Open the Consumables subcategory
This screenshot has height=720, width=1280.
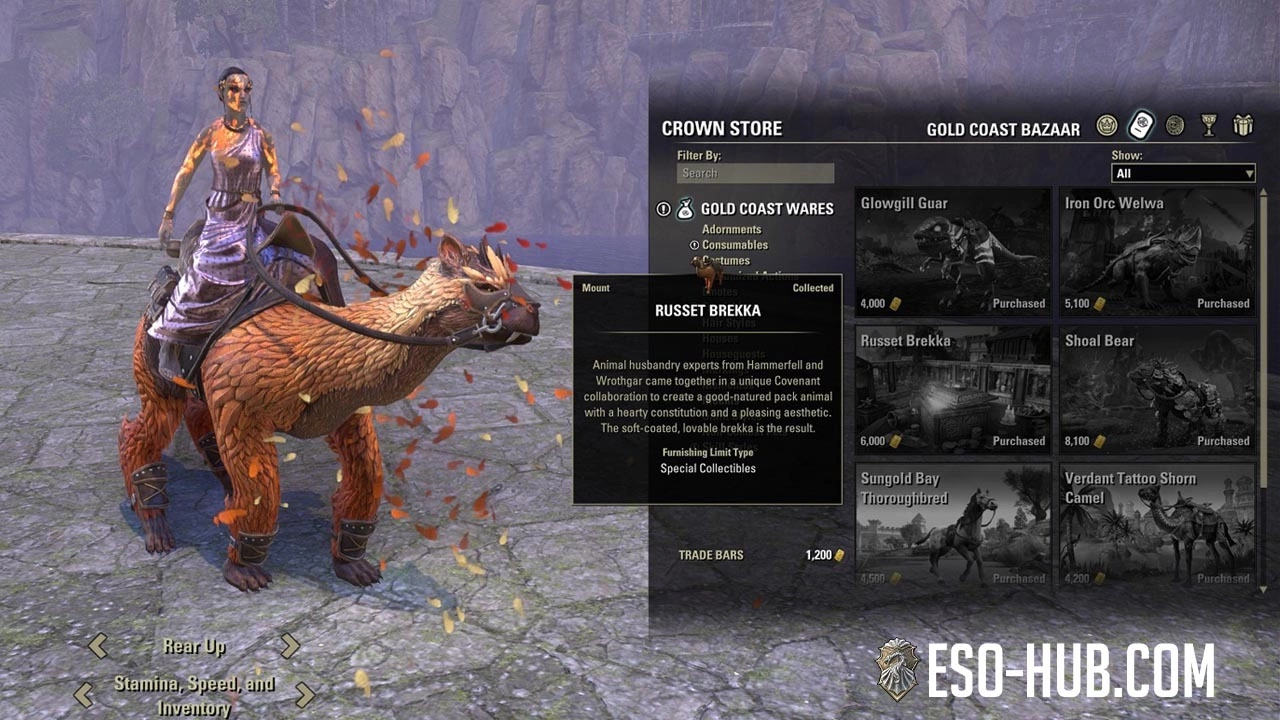coord(734,245)
